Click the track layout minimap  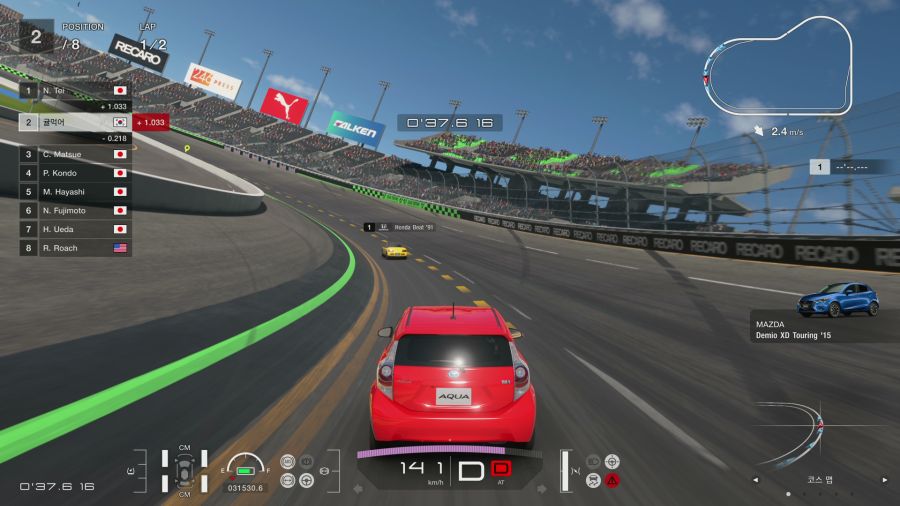(x=778, y=66)
